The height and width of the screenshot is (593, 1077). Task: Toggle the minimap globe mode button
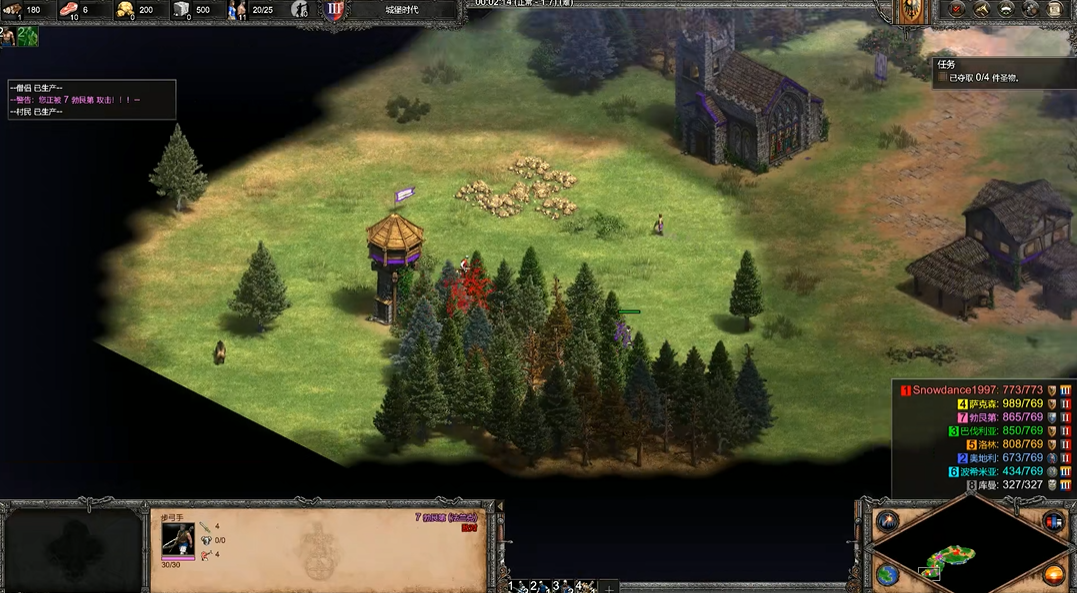(888, 575)
